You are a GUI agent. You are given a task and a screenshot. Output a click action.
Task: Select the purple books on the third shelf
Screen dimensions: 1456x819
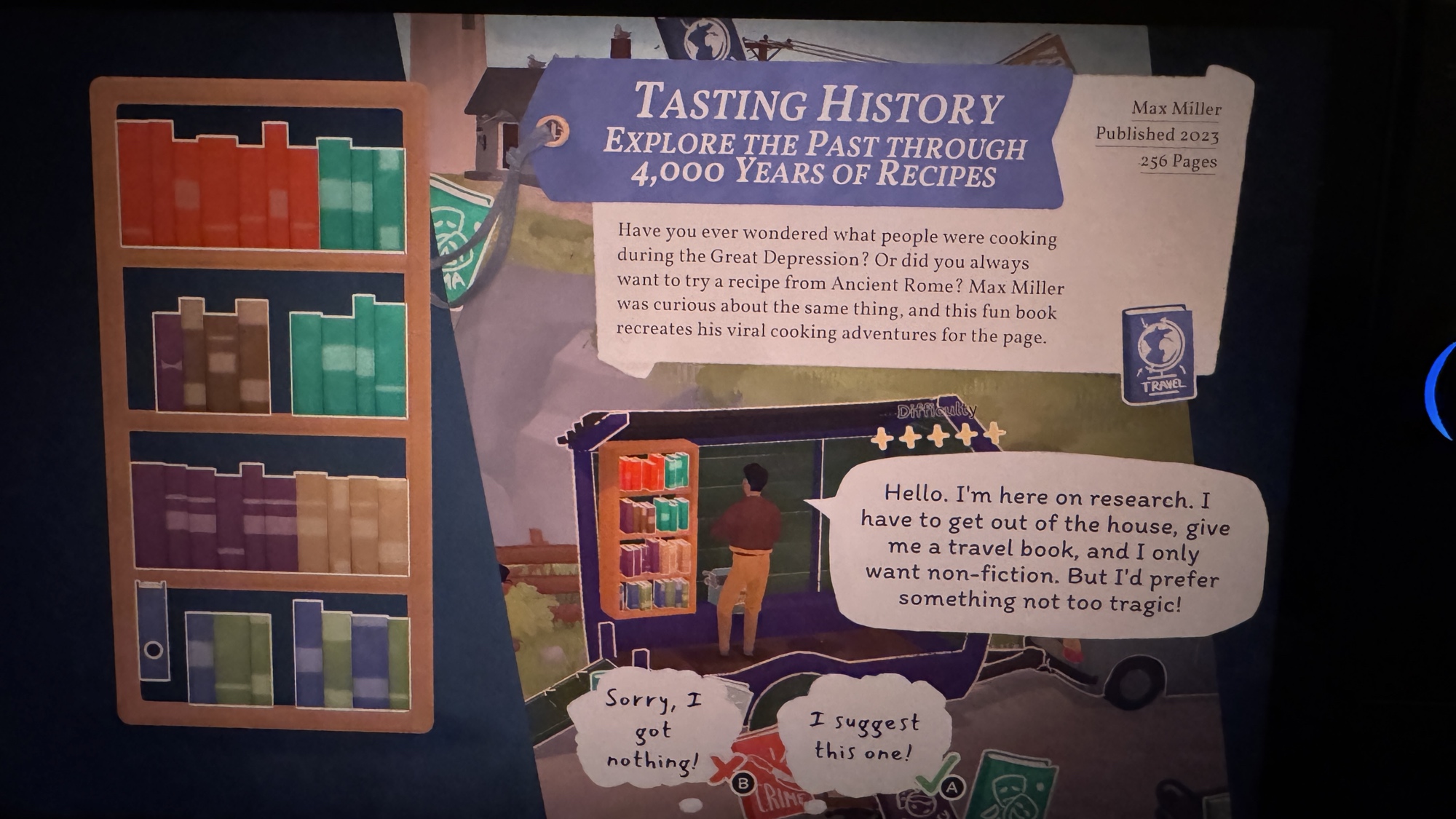tap(214, 518)
